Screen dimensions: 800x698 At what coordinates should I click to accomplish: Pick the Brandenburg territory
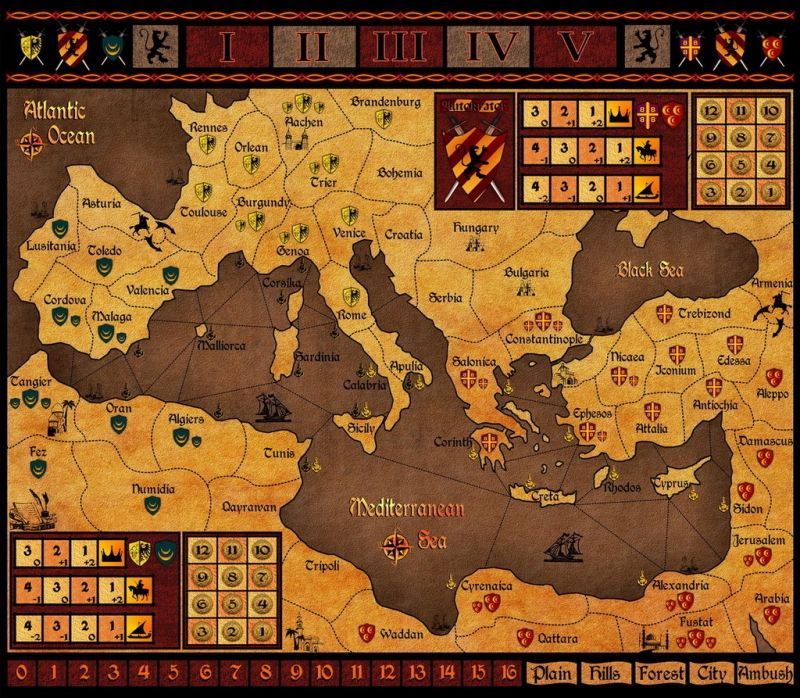point(384,101)
